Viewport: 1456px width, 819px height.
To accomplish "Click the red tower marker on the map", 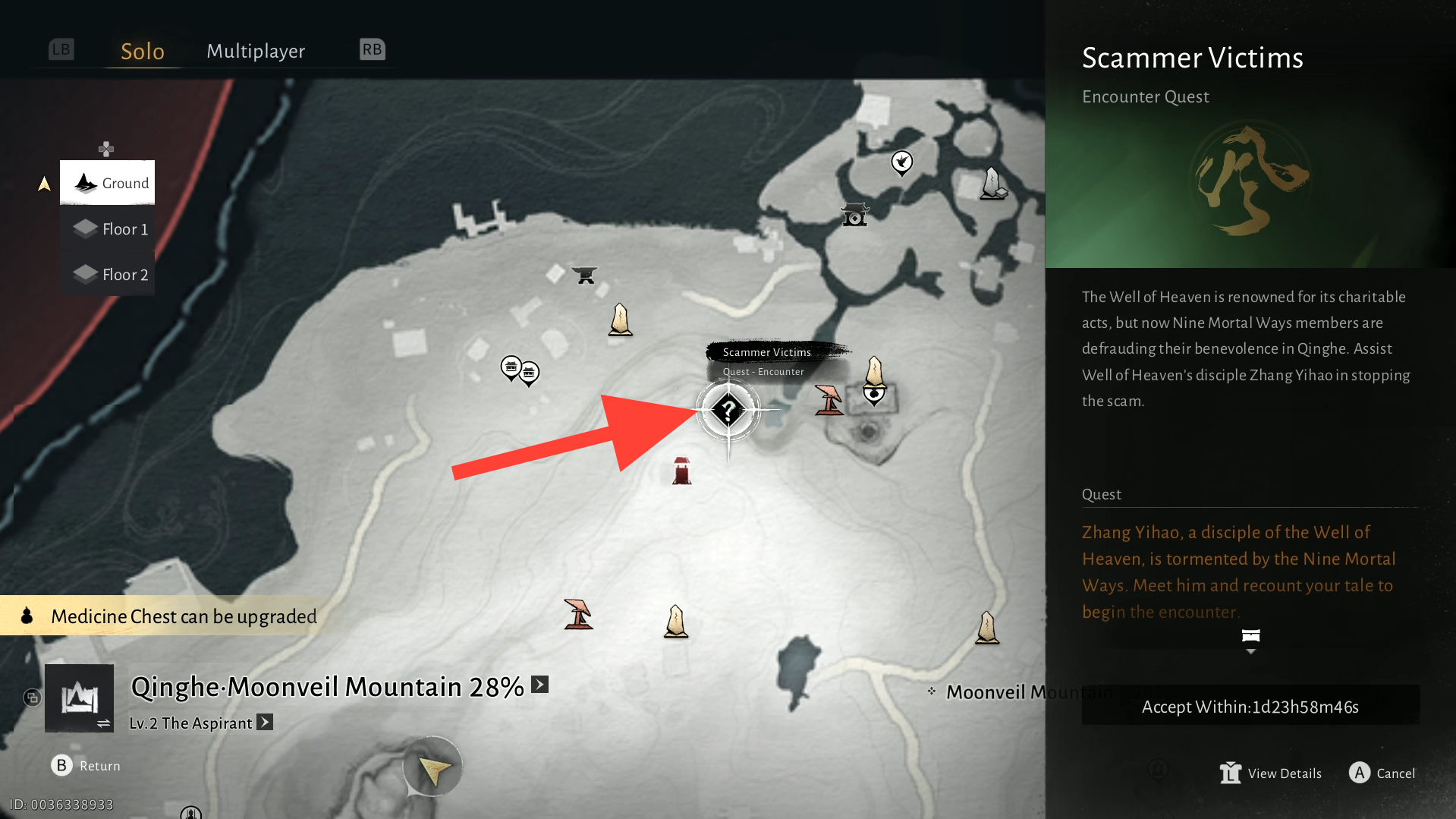I will click(x=681, y=471).
